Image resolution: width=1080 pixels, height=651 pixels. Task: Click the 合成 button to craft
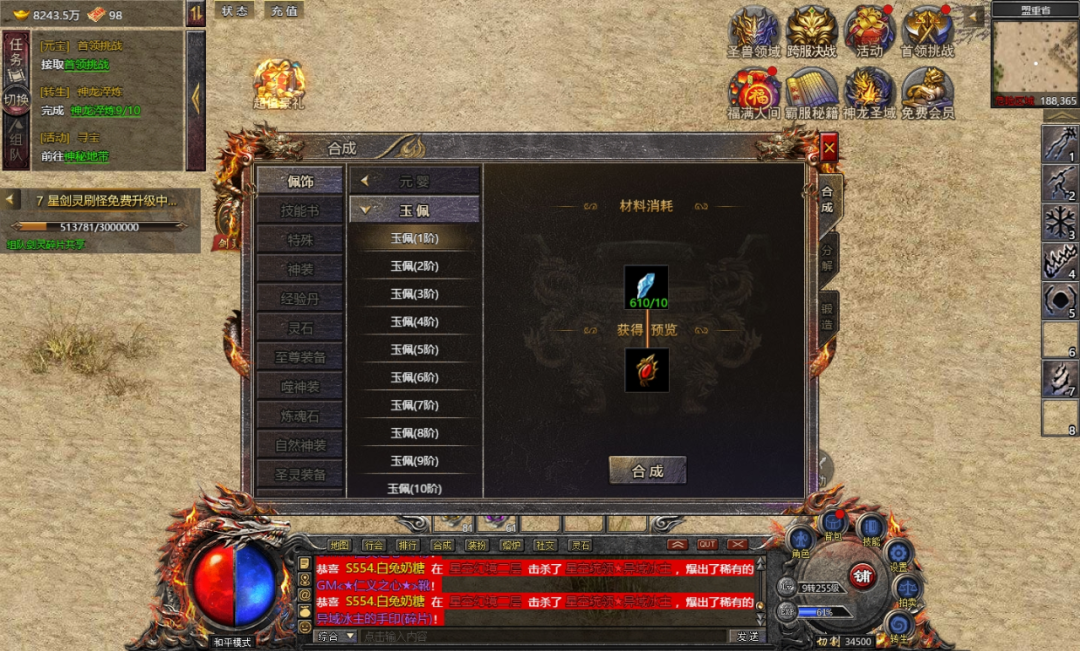point(647,471)
